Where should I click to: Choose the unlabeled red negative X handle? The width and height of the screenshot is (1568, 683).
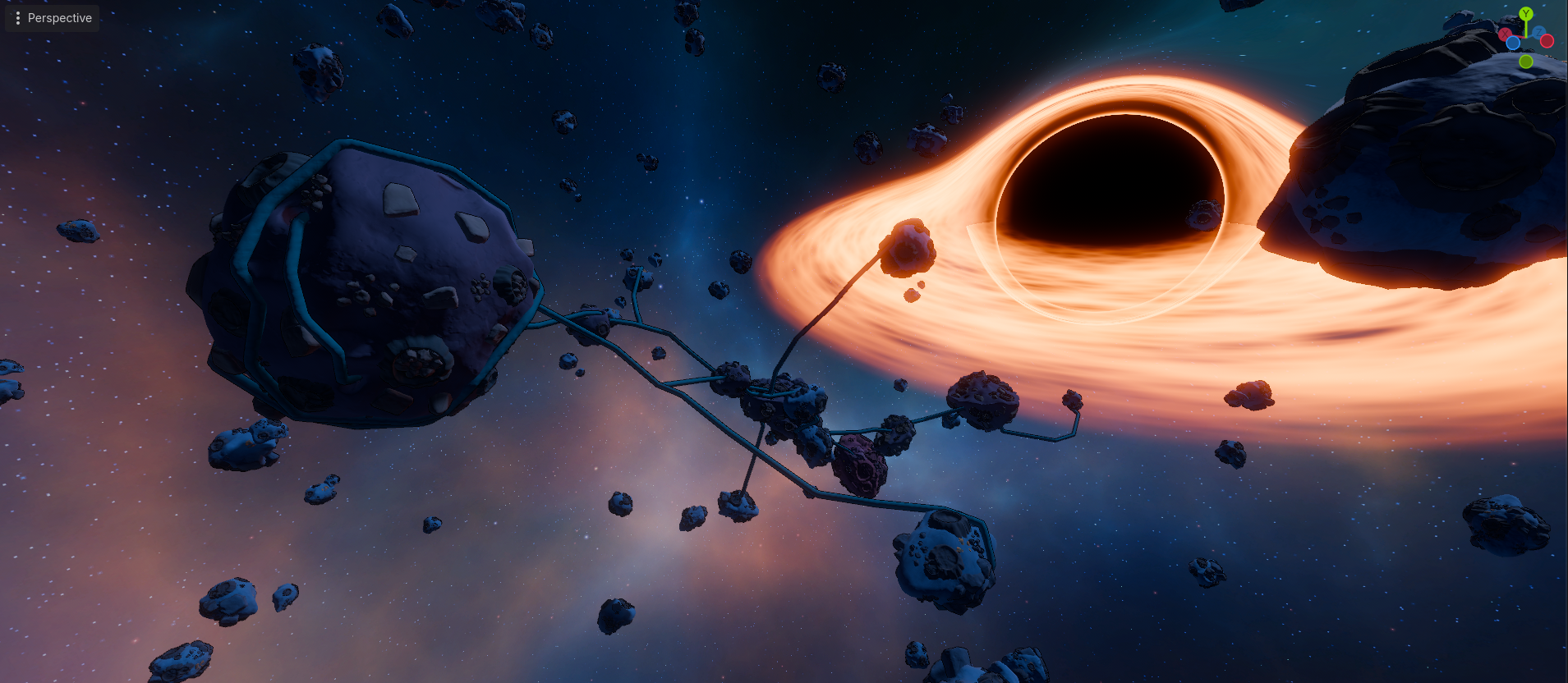(x=1547, y=41)
